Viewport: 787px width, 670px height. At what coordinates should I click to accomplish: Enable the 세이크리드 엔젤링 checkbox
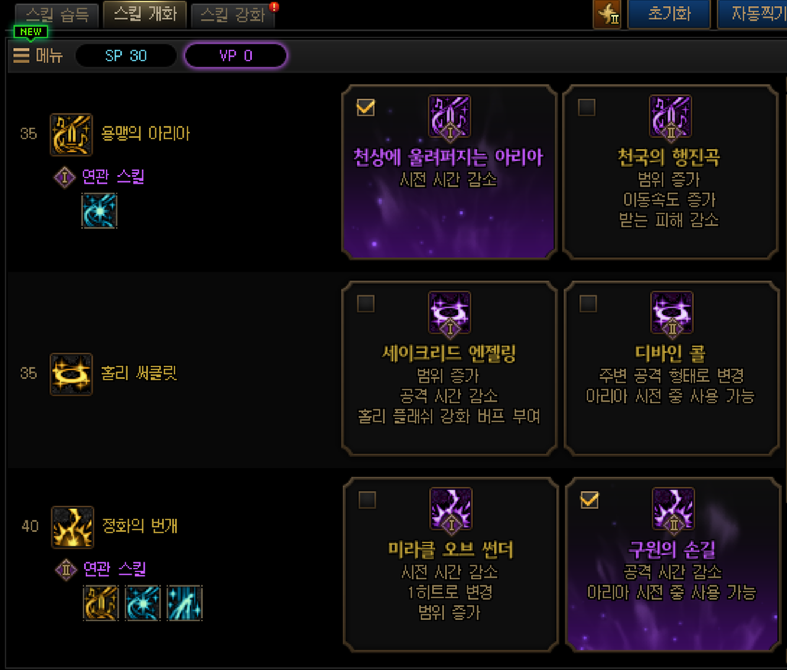(365, 303)
